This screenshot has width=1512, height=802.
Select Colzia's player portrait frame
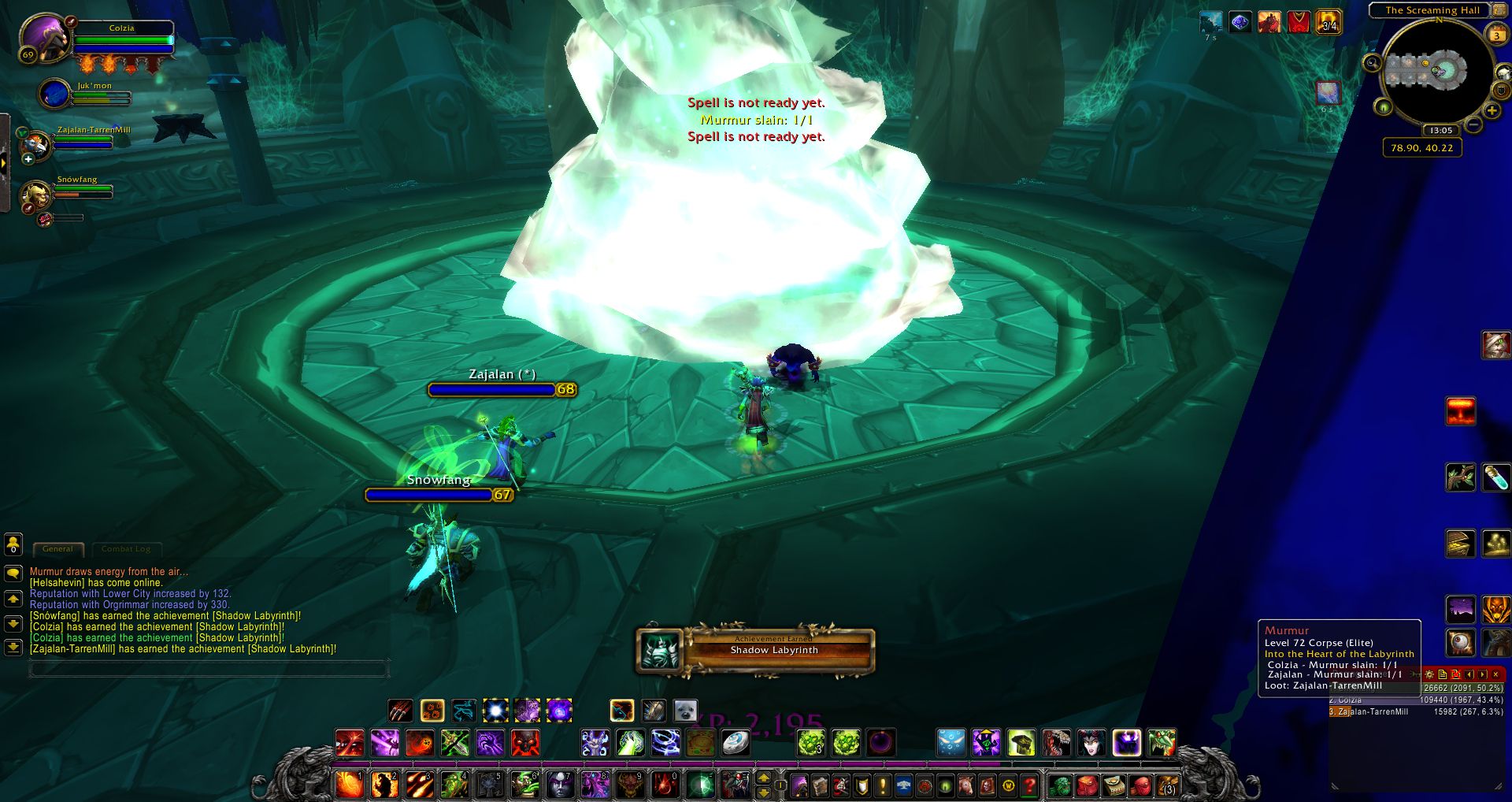[x=45, y=37]
